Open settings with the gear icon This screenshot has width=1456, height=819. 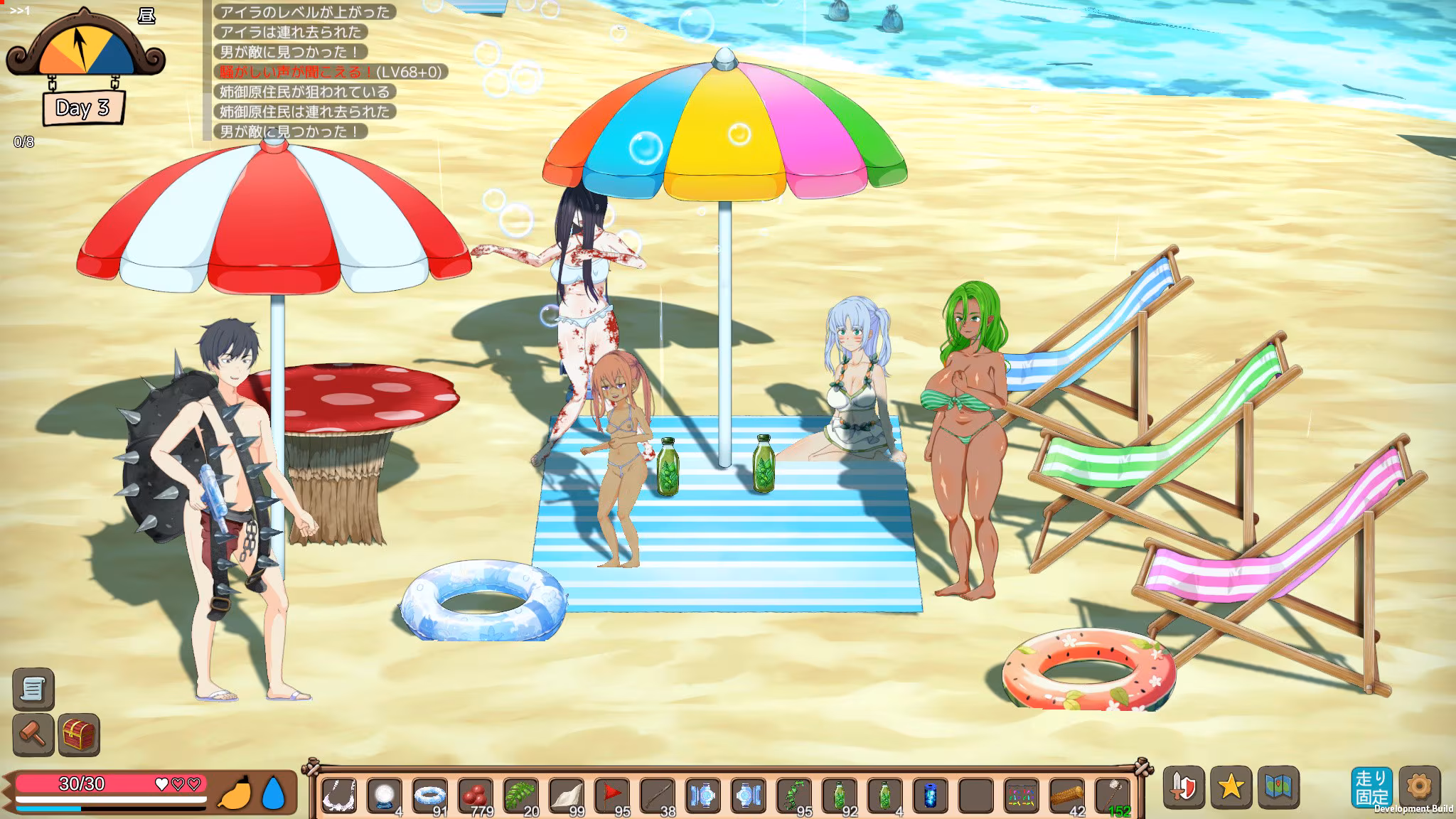point(1419,786)
